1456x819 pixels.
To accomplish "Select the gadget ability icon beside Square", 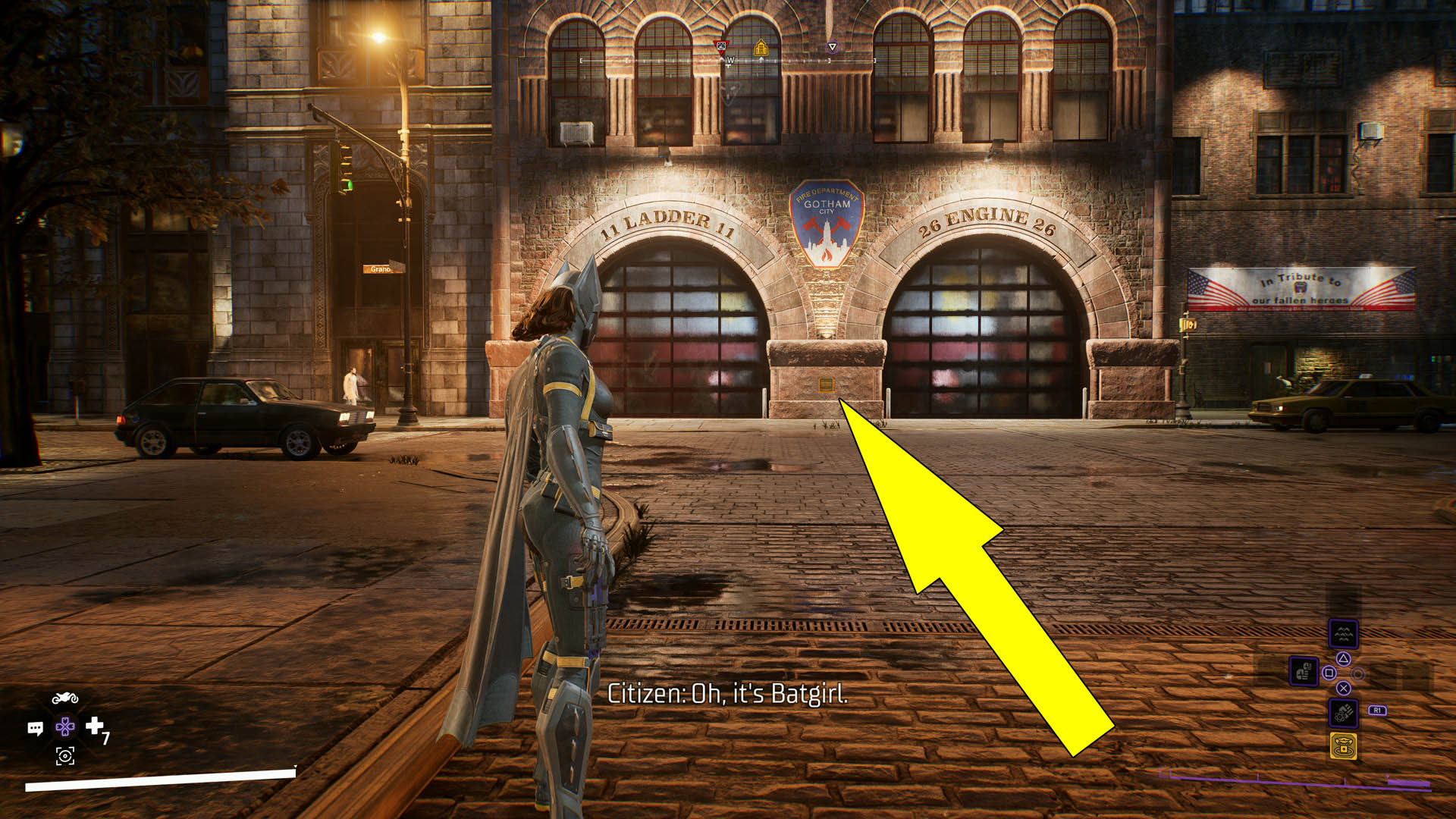I will [x=1304, y=671].
